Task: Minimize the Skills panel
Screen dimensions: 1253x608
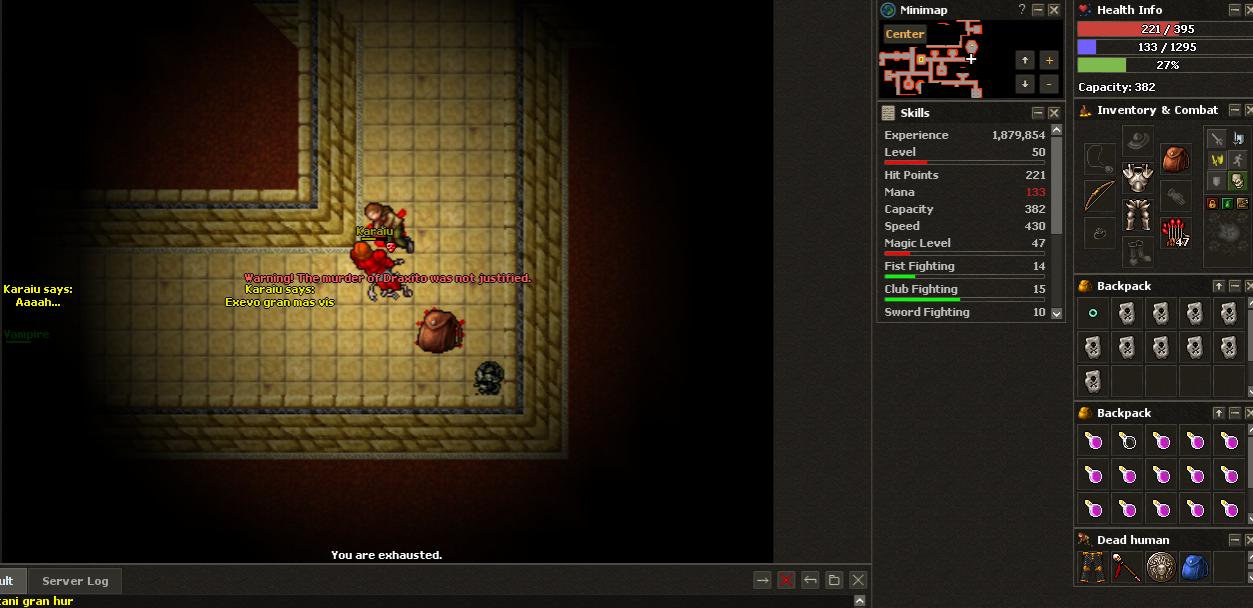Action: coord(1038,113)
